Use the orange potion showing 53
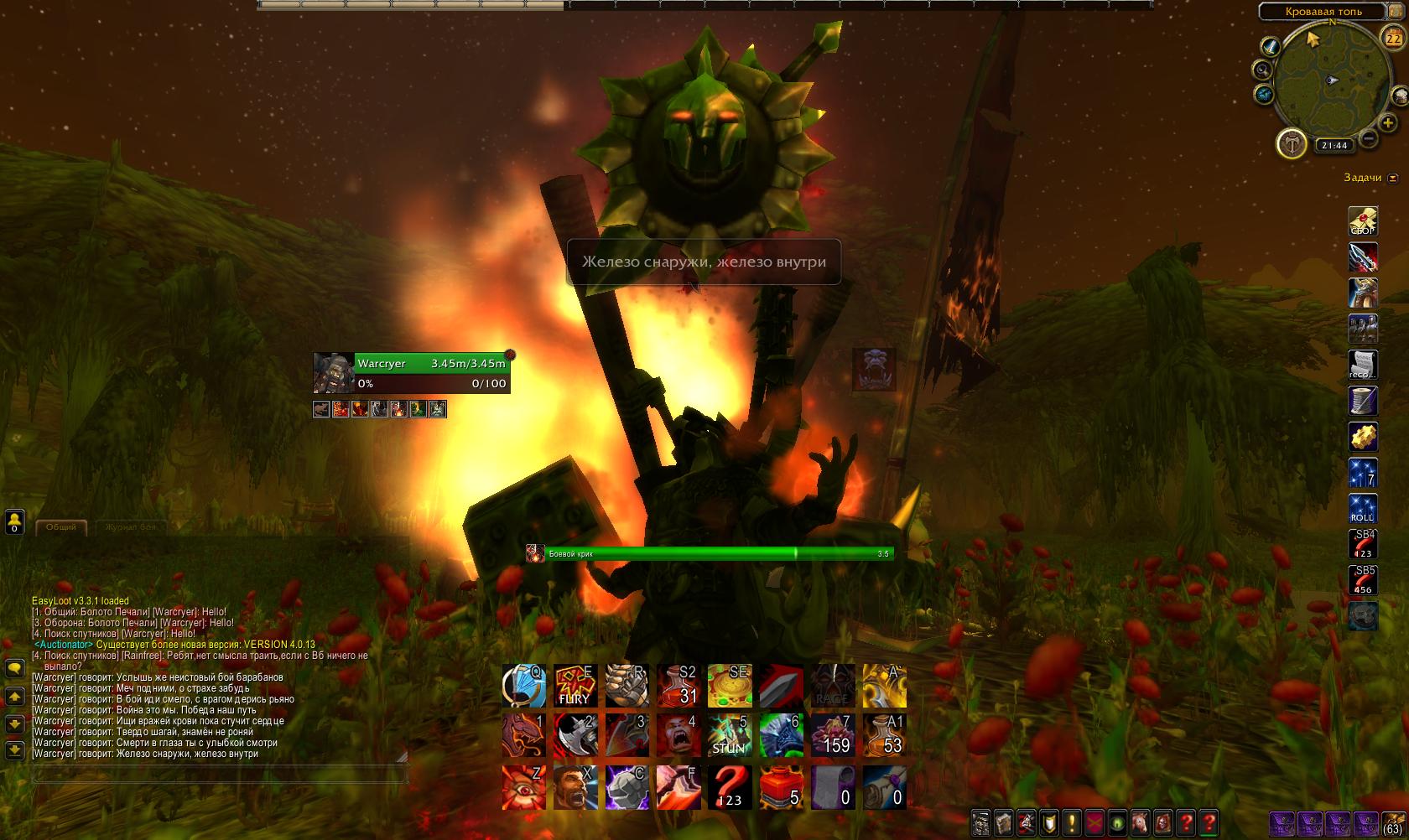Screen dimensions: 1409x840 (884, 735)
